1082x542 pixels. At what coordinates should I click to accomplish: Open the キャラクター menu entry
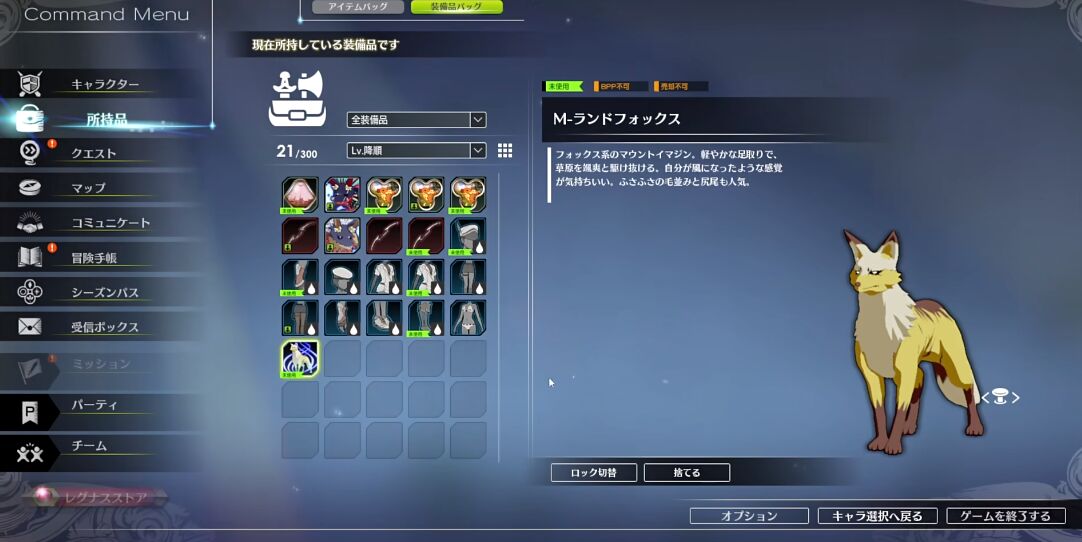[105, 85]
